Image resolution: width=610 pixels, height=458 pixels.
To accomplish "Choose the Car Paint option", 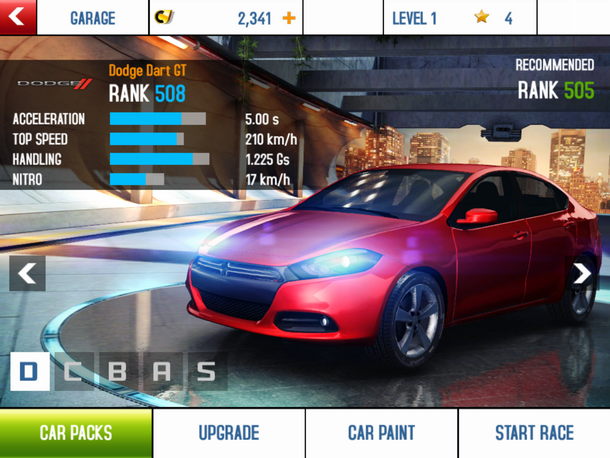I will [x=381, y=433].
